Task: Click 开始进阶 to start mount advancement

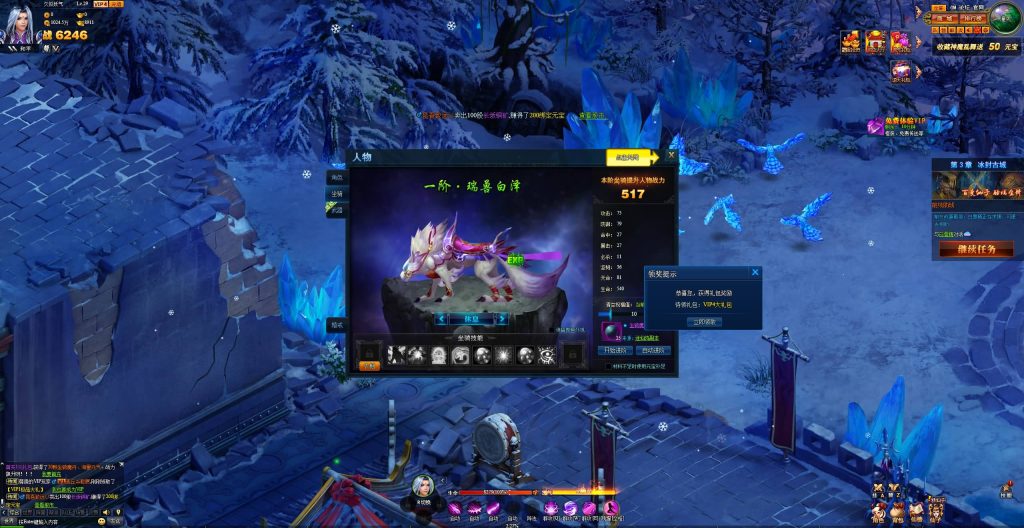Action: 615,351
